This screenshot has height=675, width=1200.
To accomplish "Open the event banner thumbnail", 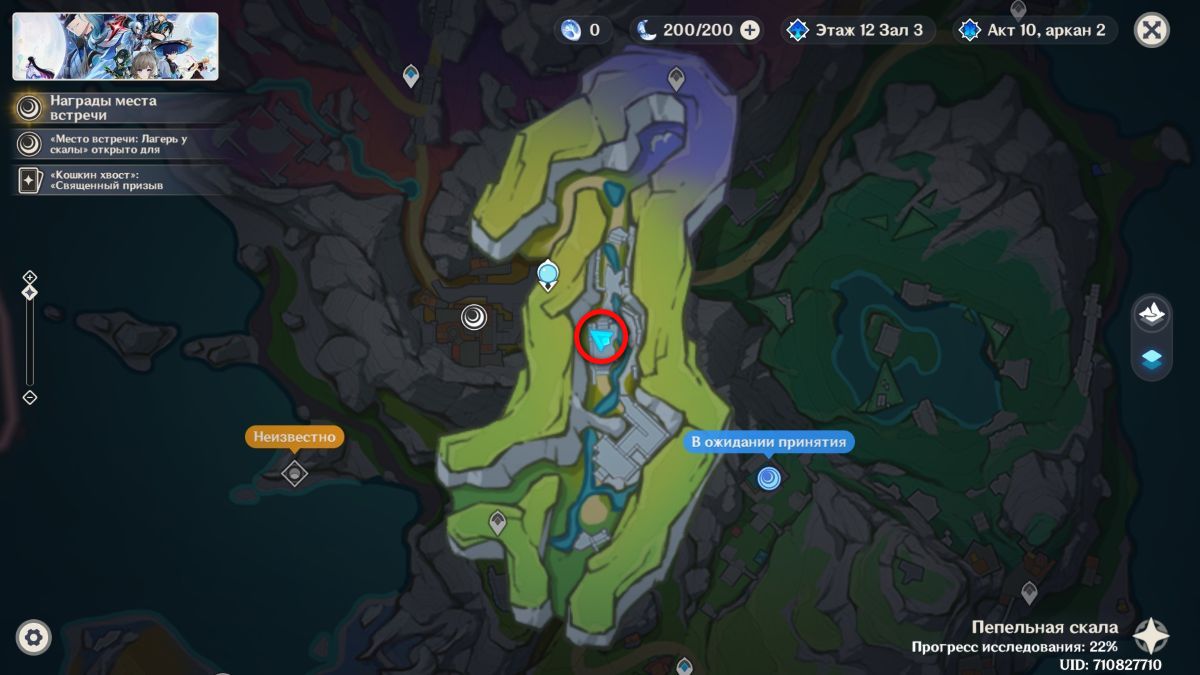I will pyautogui.click(x=115, y=46).
